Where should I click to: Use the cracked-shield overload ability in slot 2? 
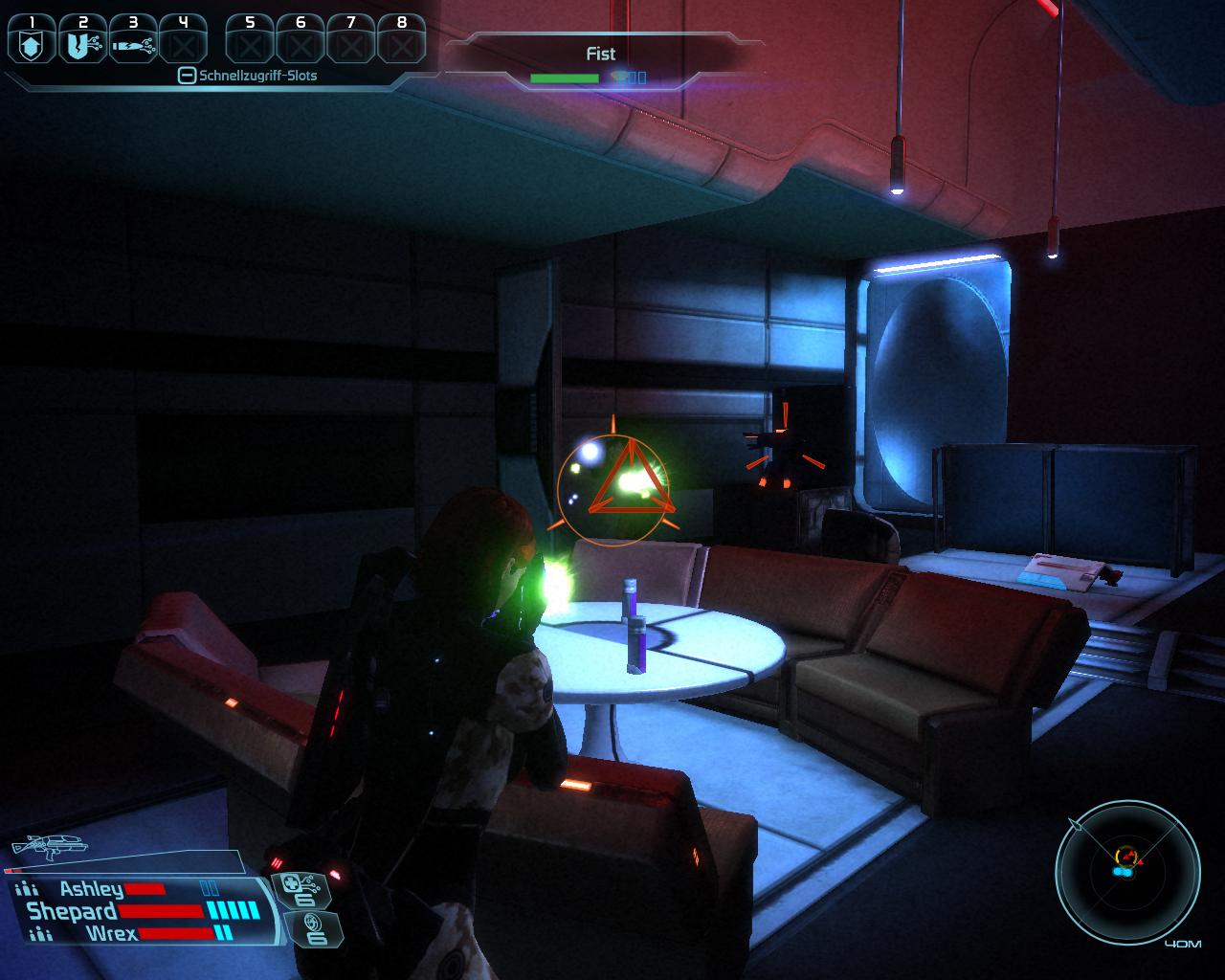point(82,43)
